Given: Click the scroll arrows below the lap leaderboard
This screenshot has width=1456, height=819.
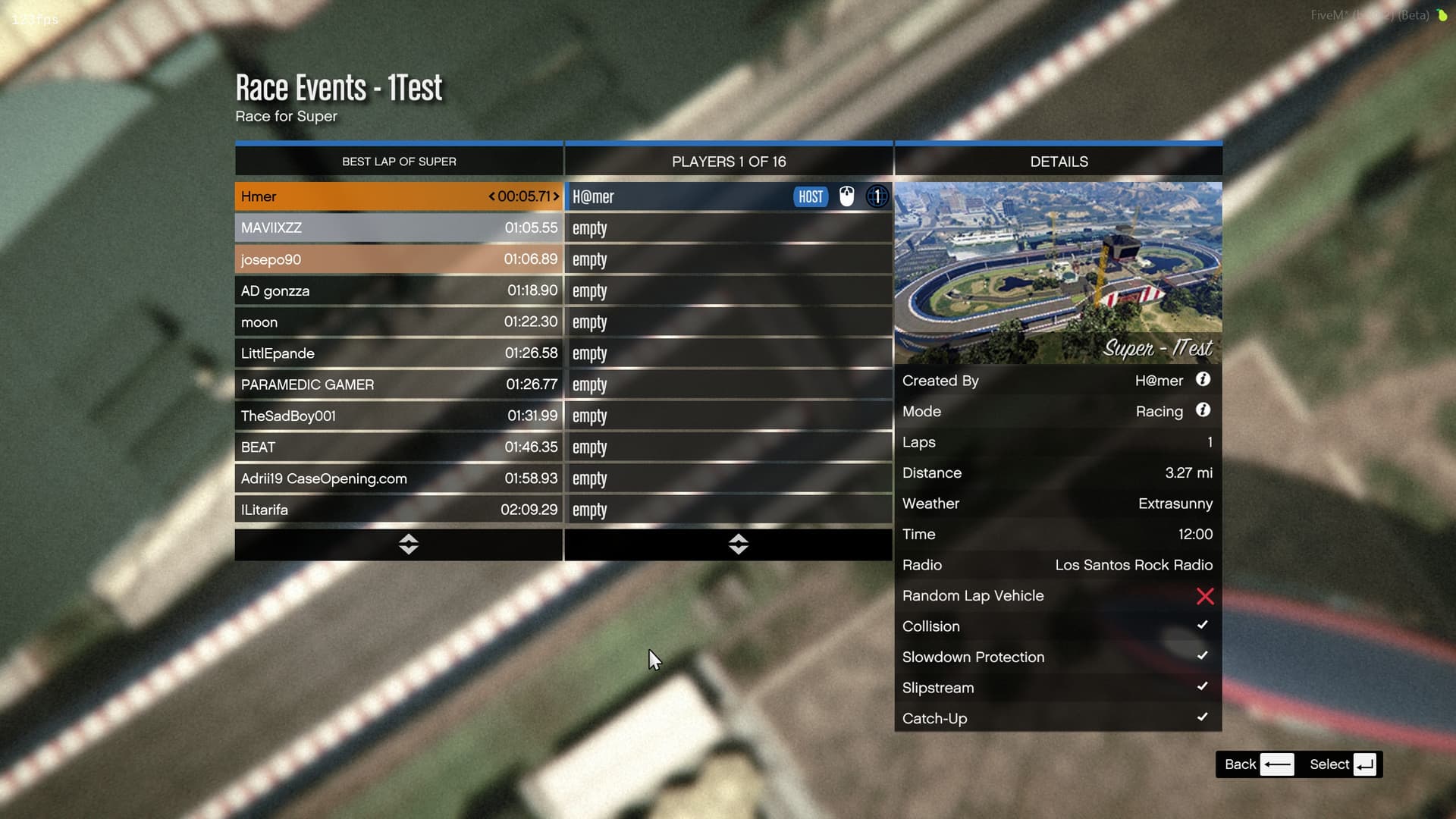Looking at the screenshot, I should [x=408, y=544].
